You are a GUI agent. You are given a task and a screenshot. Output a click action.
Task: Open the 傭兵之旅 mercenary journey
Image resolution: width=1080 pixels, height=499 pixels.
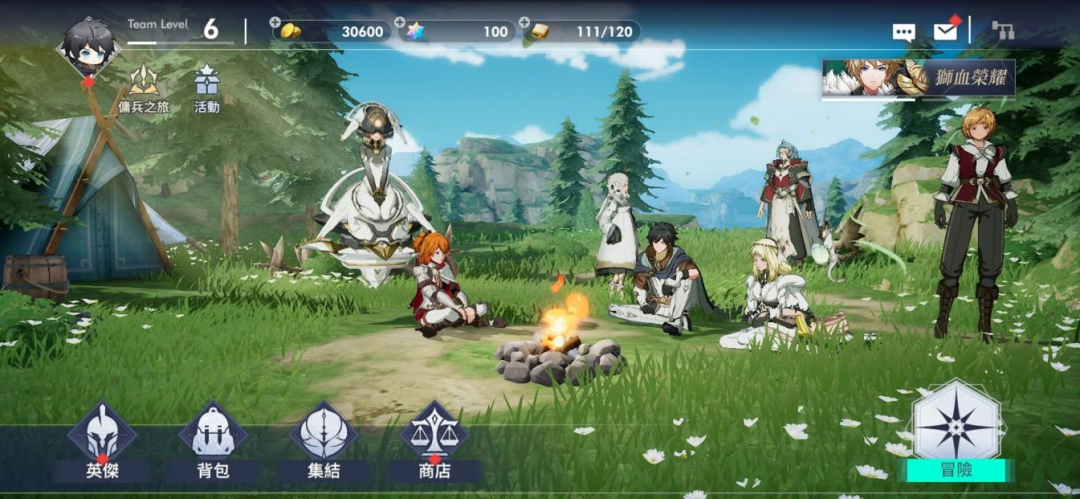click(x=144, y=87)
